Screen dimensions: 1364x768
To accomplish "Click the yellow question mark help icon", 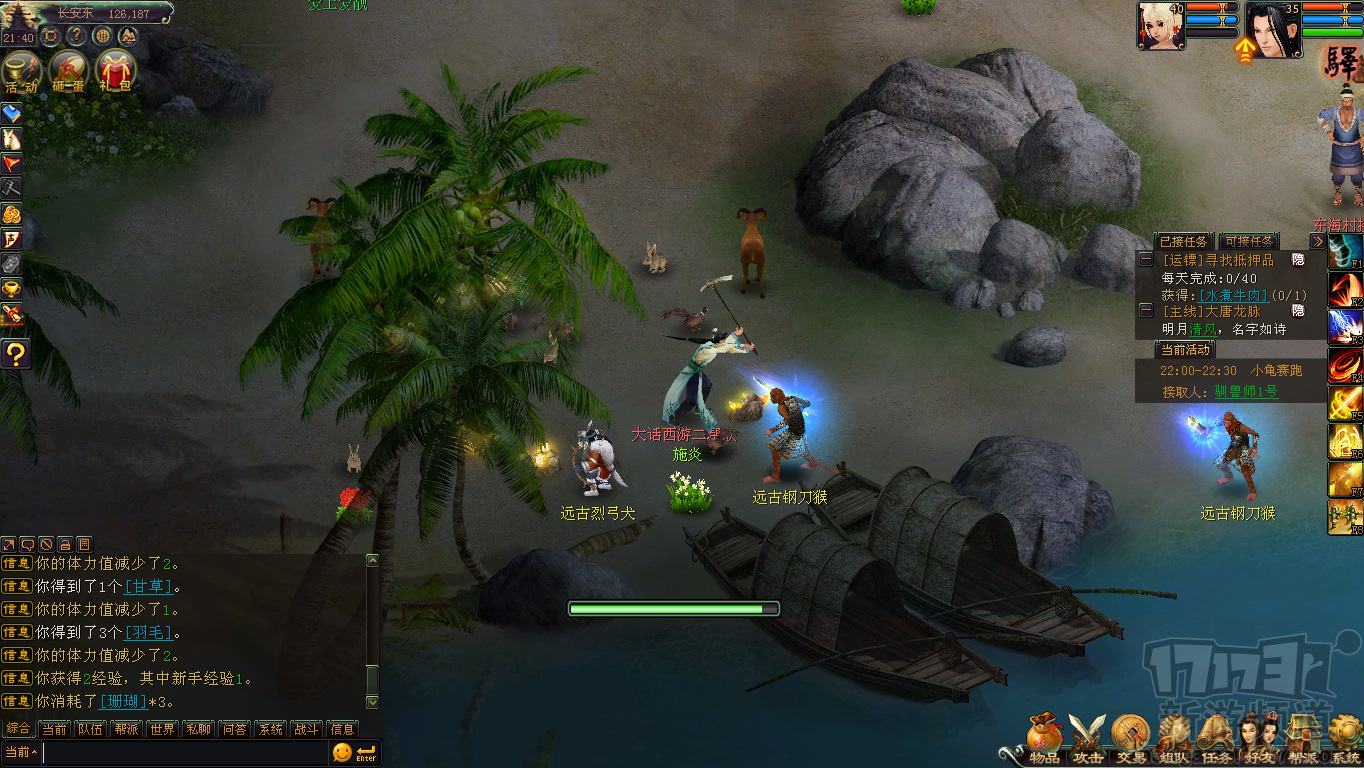I will (15, 353).
